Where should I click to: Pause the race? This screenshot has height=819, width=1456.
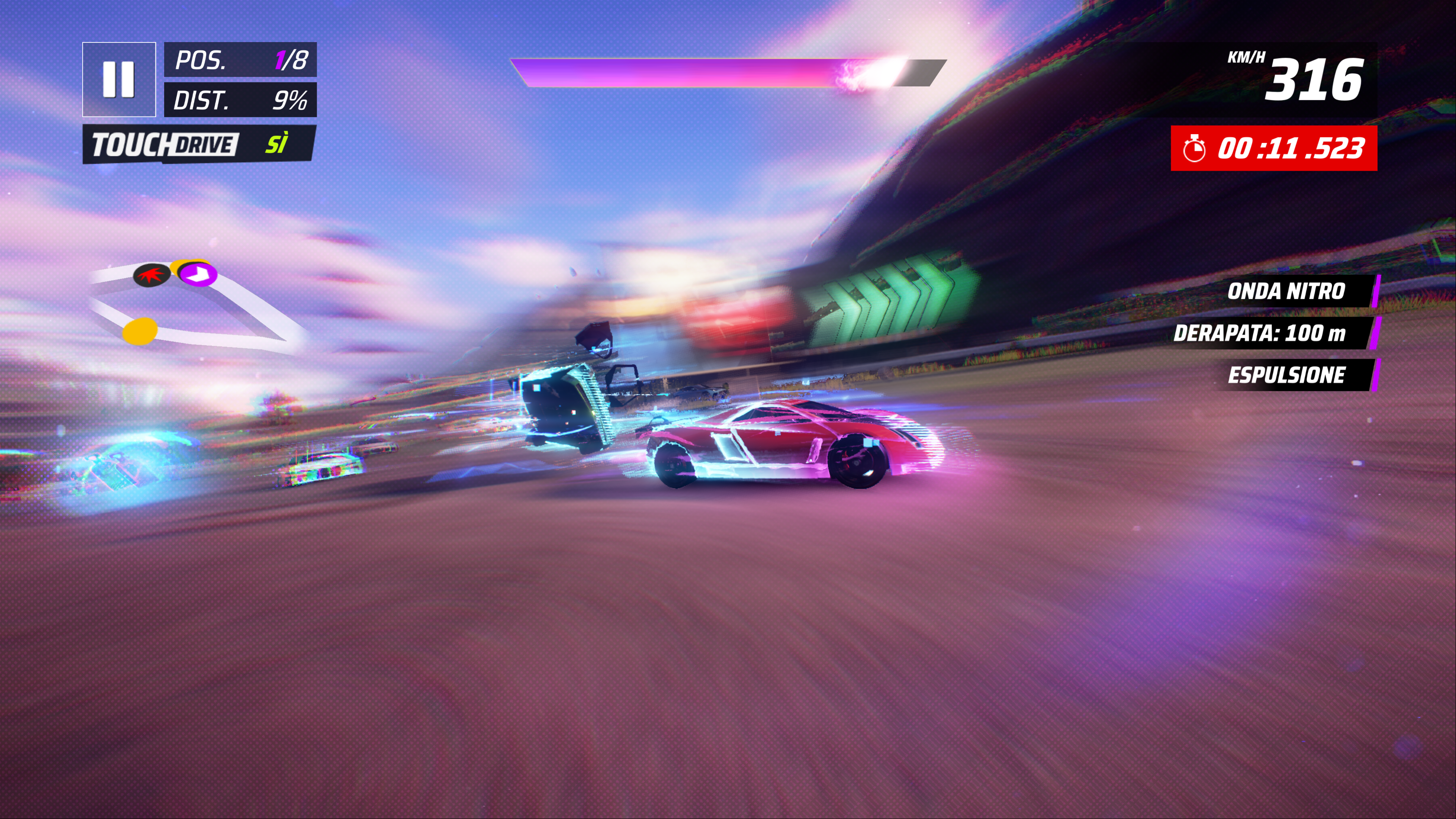(x=119, y=80)
